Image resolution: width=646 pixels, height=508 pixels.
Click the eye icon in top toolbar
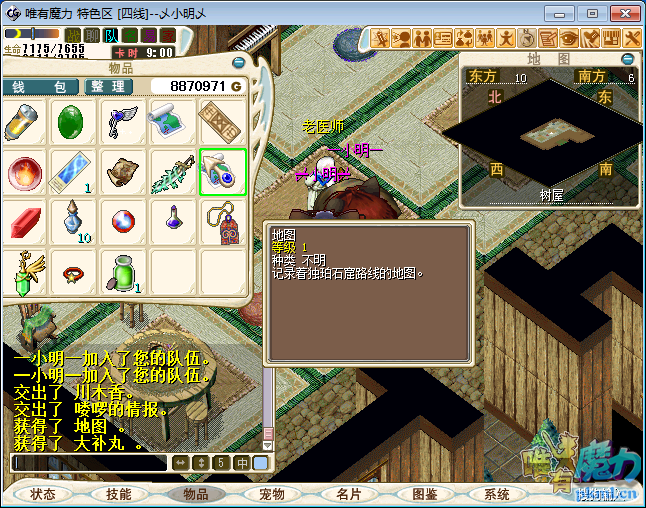point(568,38)
